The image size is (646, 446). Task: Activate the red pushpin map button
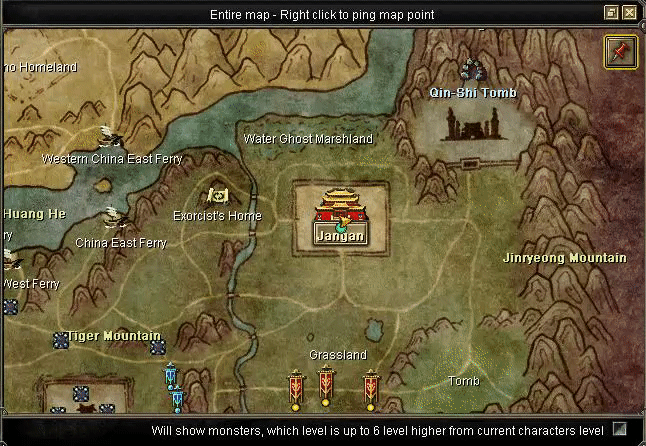coord(621,51)
